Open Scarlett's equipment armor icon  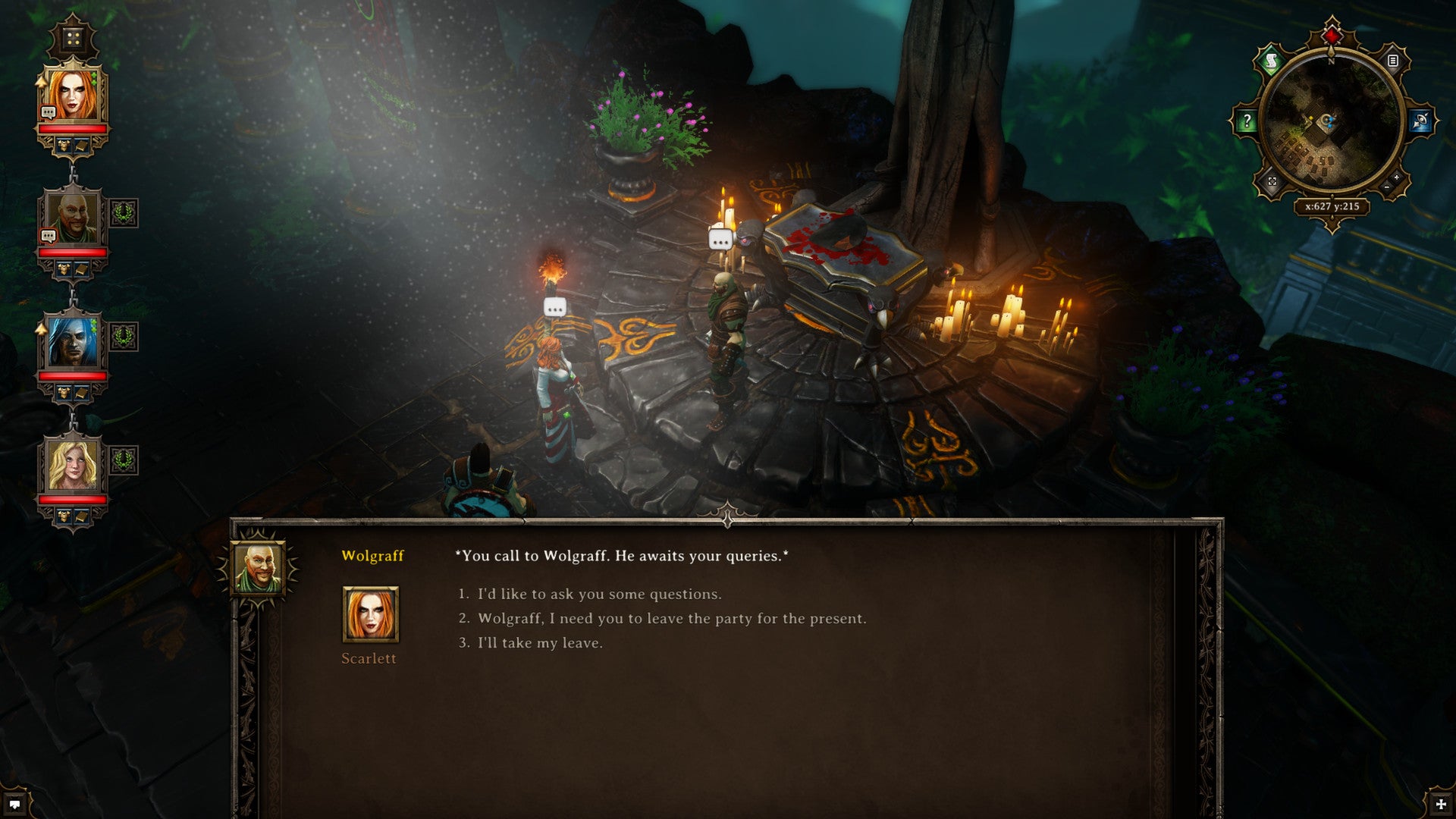tap(64, 145)
